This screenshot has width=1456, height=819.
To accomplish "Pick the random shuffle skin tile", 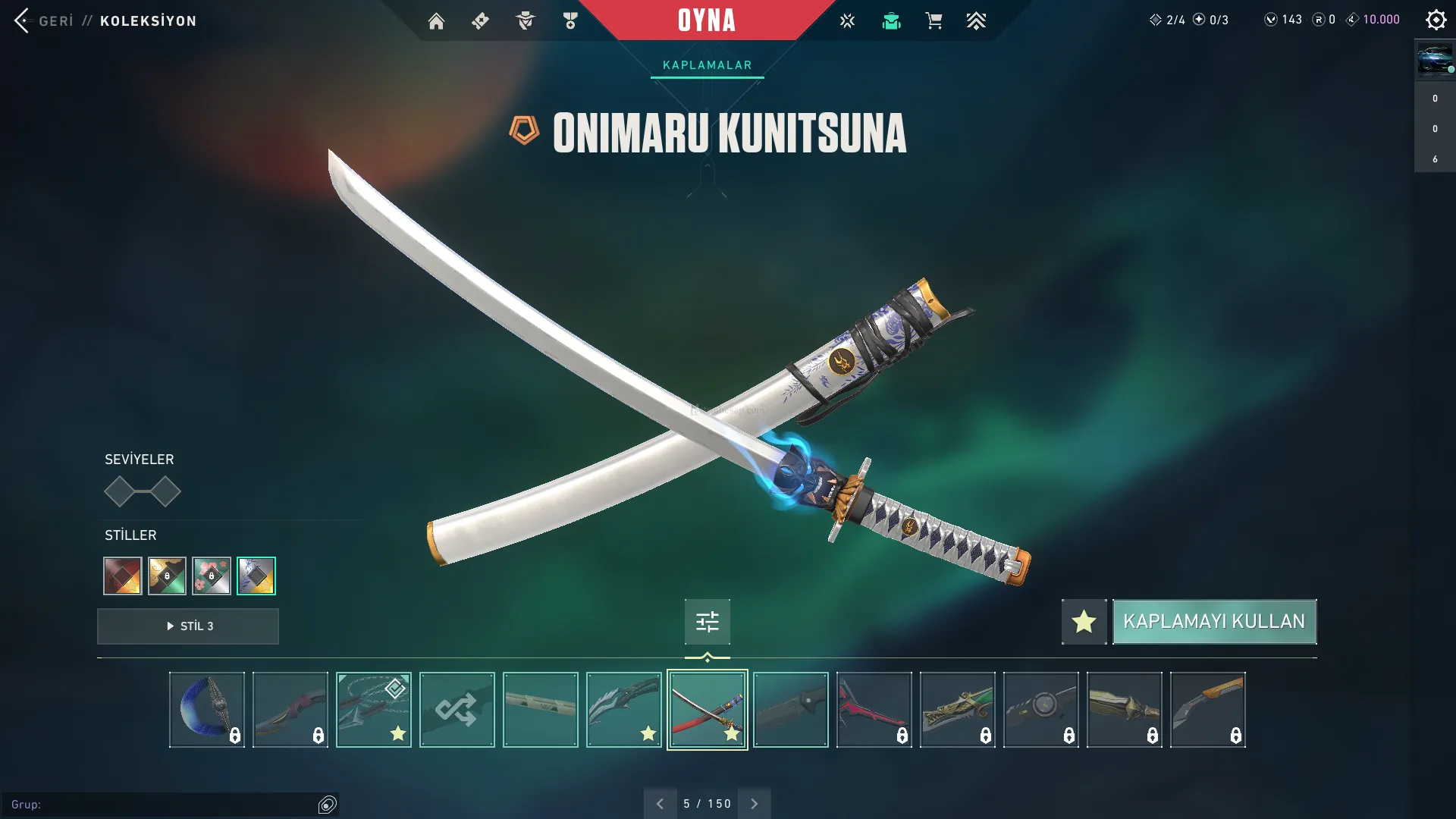I will point(457,710).
